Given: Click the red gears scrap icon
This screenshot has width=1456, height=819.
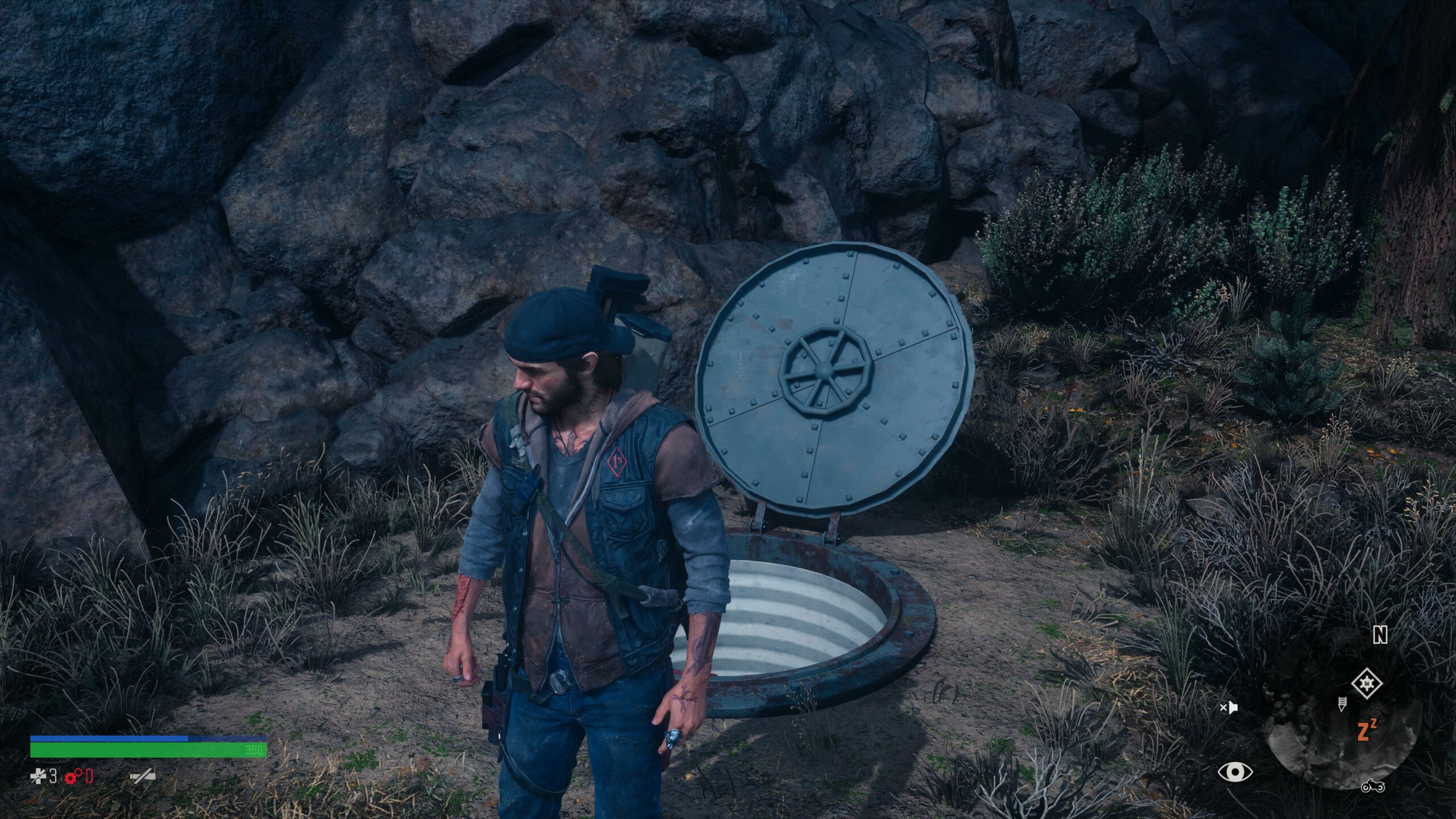Looking at the screenshot, I should click(x=74, y=776).
